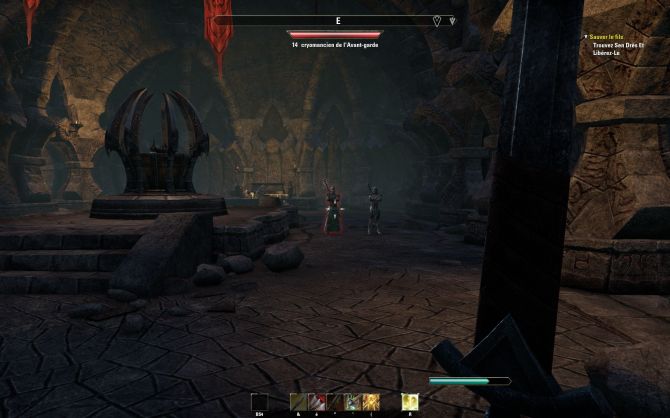The width and height of the screenshot is (670, 418).
Task: Select the first olive-green skill slot
Action: [x=297, y=401]
